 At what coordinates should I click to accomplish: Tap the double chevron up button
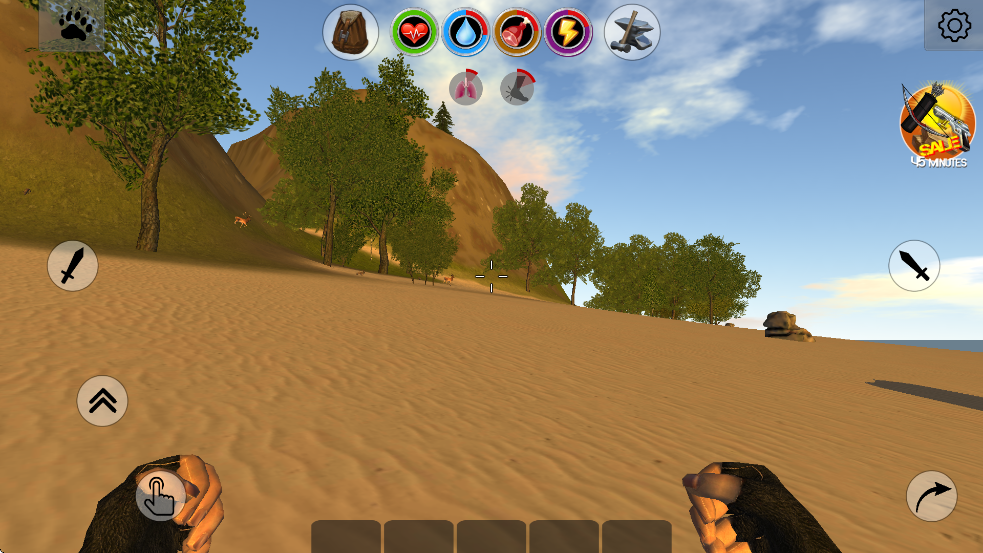pyautogui.click(x=102, y=400)
